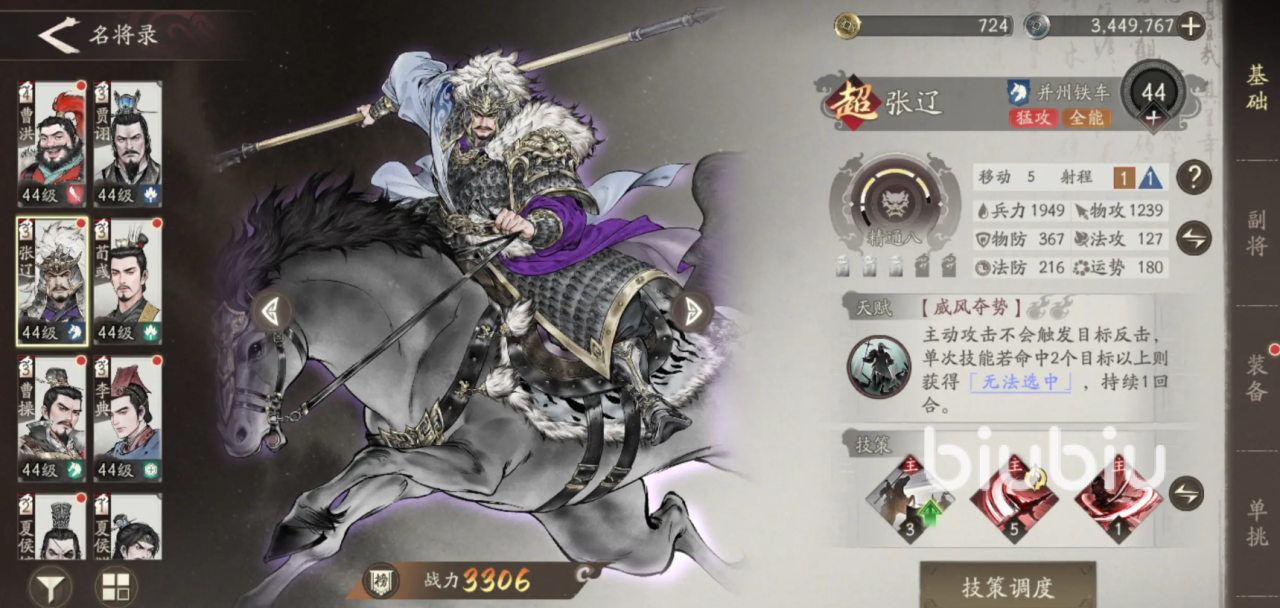Toggle the grid view layout
This screenshot has height=608, width=1280.
(116, 585)
